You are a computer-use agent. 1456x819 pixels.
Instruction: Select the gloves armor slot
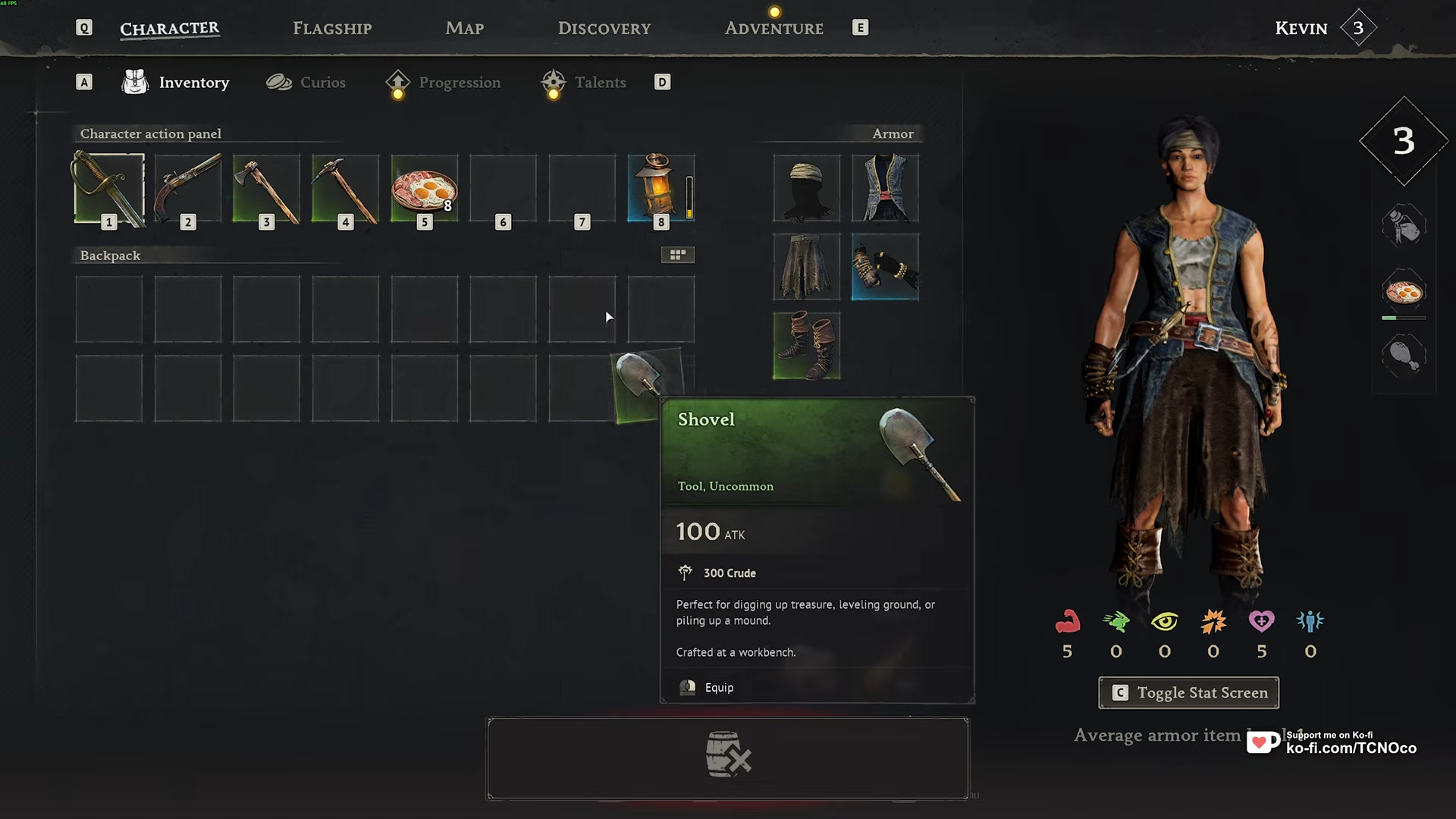point(885,267)
